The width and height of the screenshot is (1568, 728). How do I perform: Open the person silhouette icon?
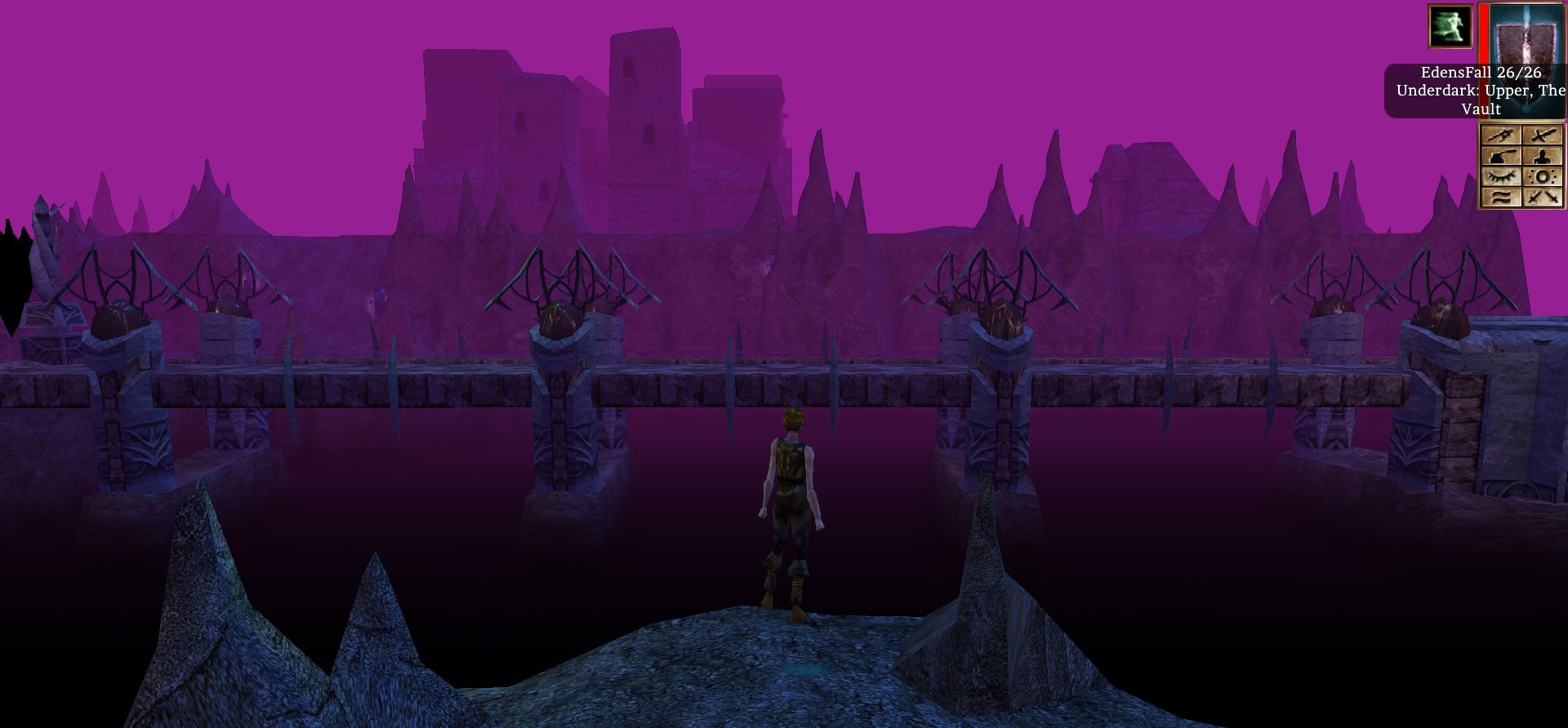point(1543,157)
